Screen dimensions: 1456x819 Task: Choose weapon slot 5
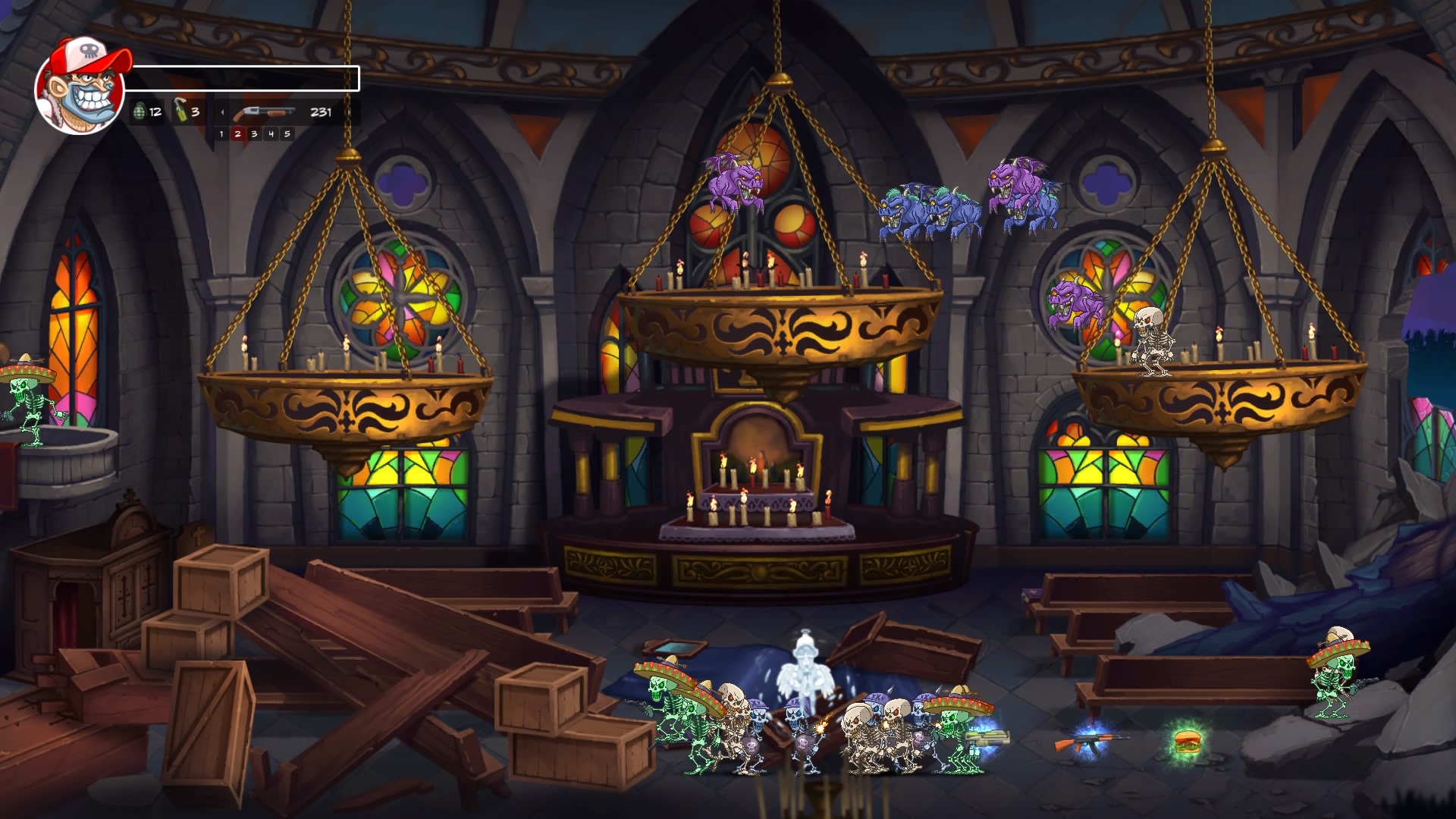pos(287,134)
